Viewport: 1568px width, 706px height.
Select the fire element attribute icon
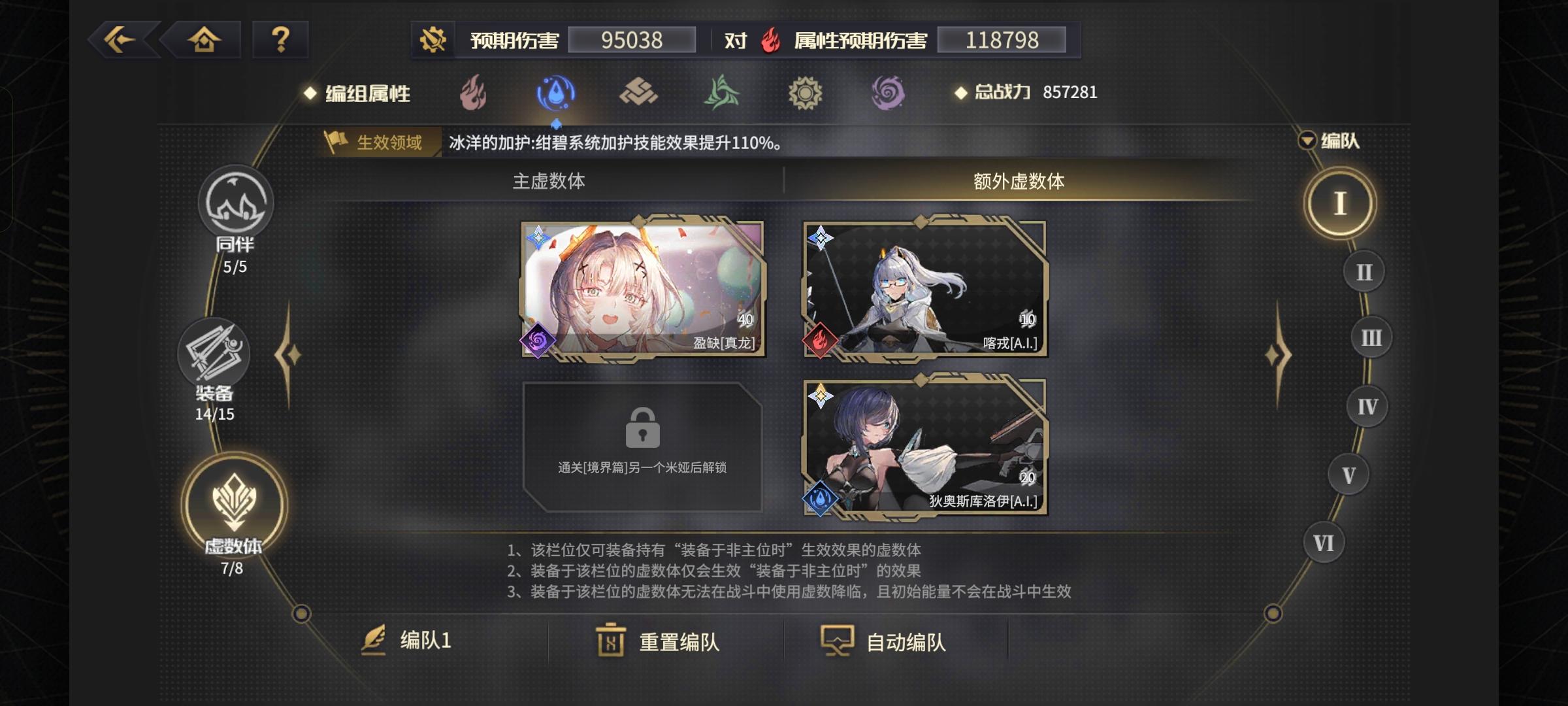click(473, 93)
